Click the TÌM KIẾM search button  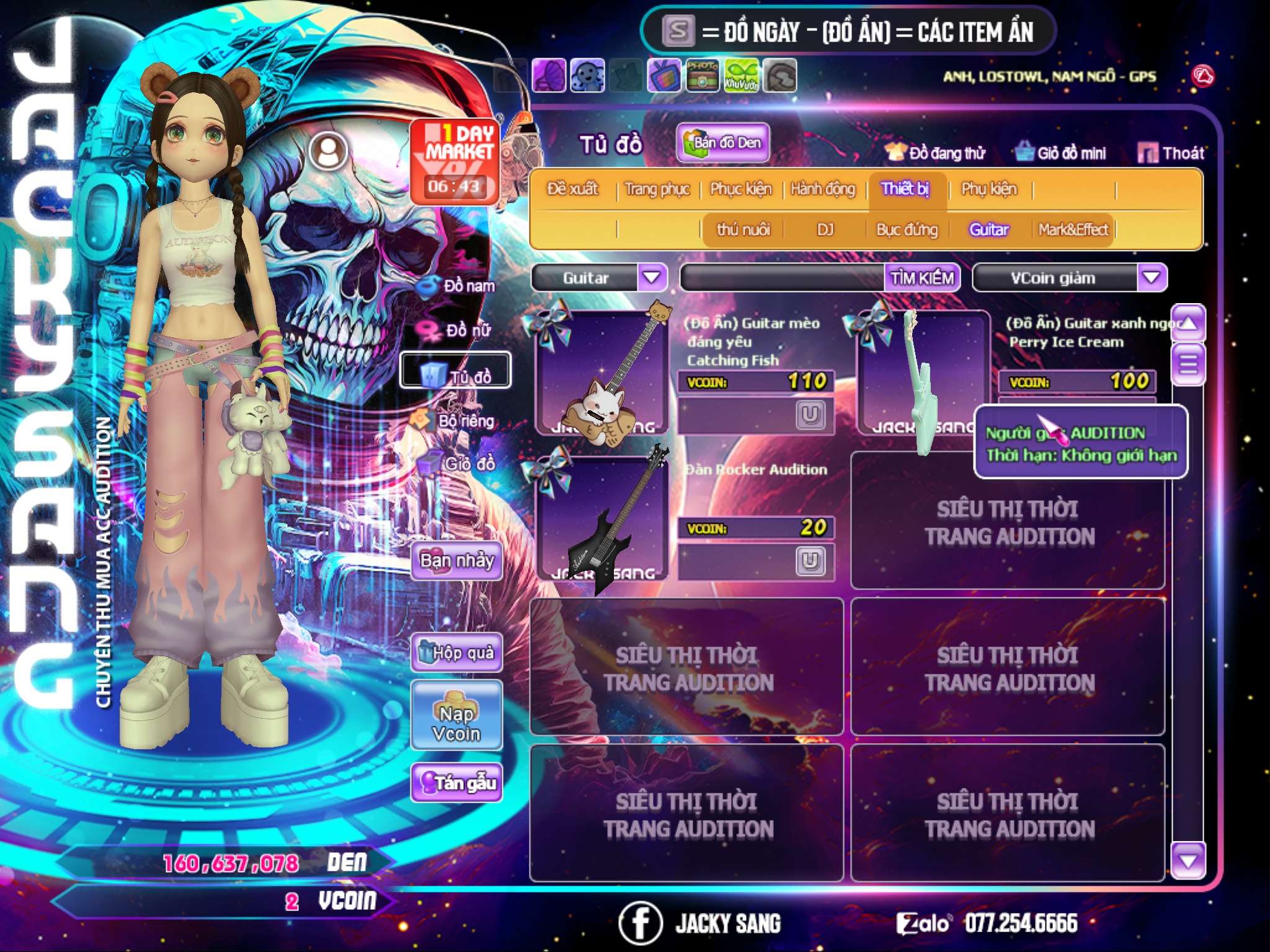(922, 278)
